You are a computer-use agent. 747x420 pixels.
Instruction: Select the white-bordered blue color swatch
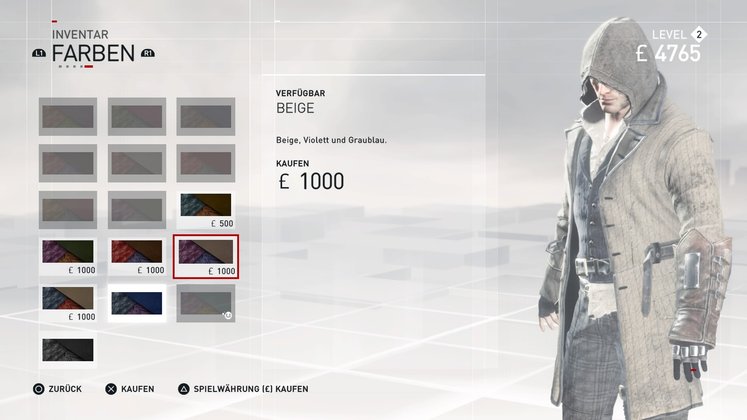click(x=137, y=303)
